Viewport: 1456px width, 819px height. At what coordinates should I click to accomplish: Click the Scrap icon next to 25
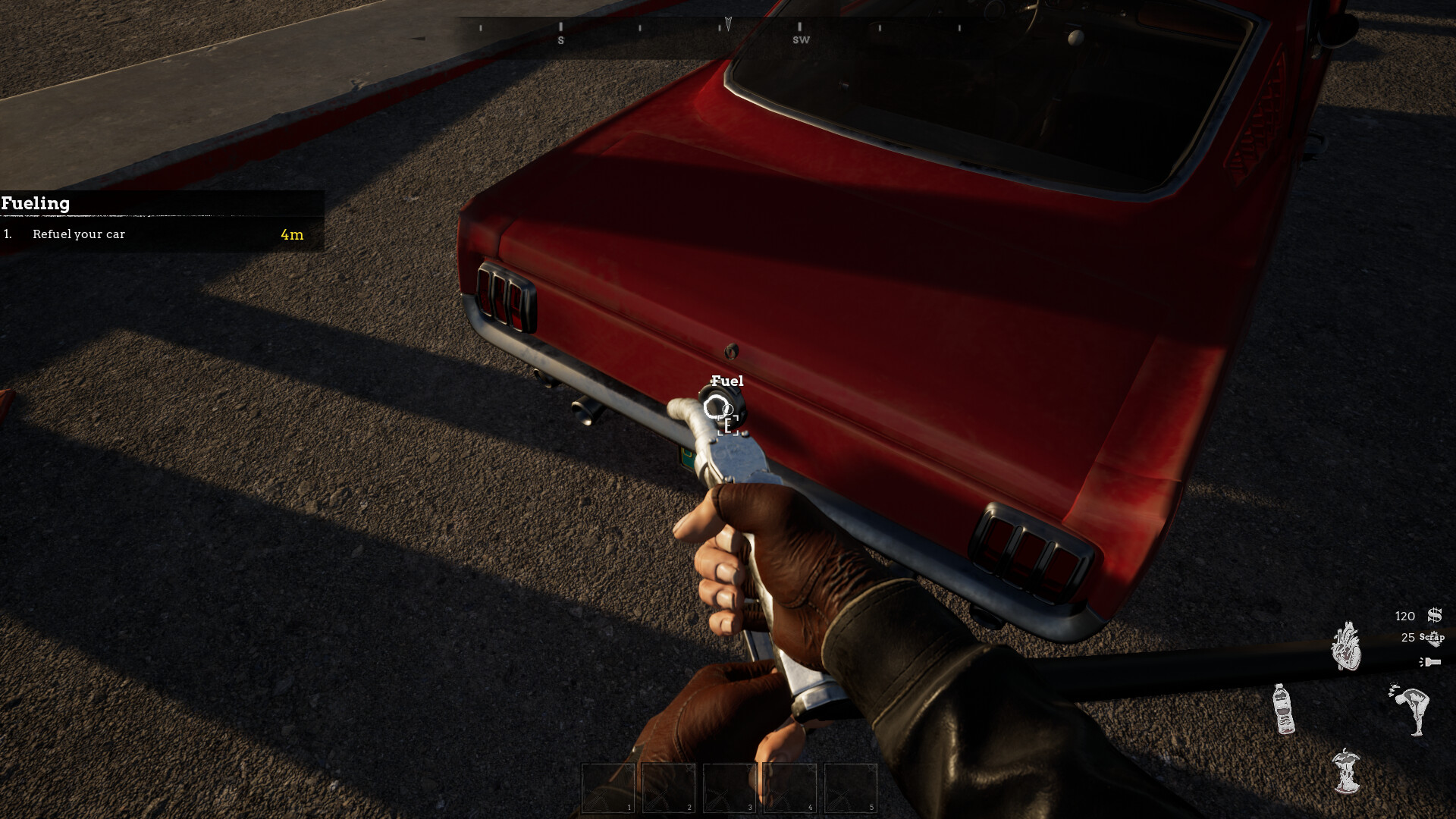click(x=1436, y=639)
